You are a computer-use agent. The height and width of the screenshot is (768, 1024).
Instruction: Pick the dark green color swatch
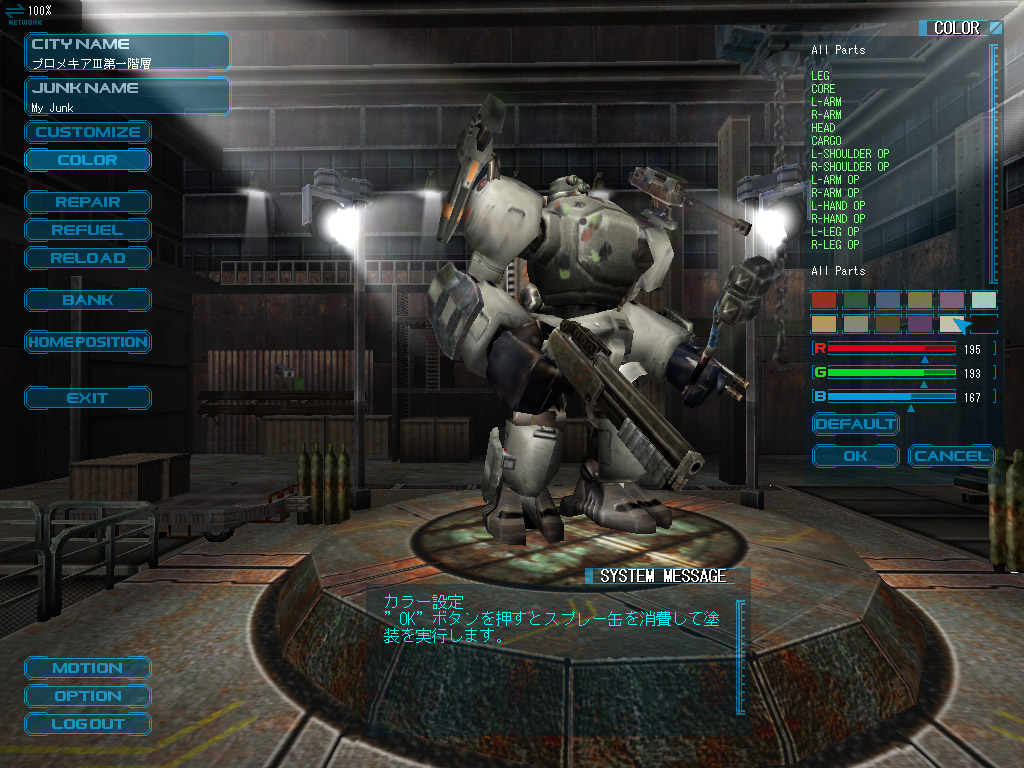(x=855, y=299)
